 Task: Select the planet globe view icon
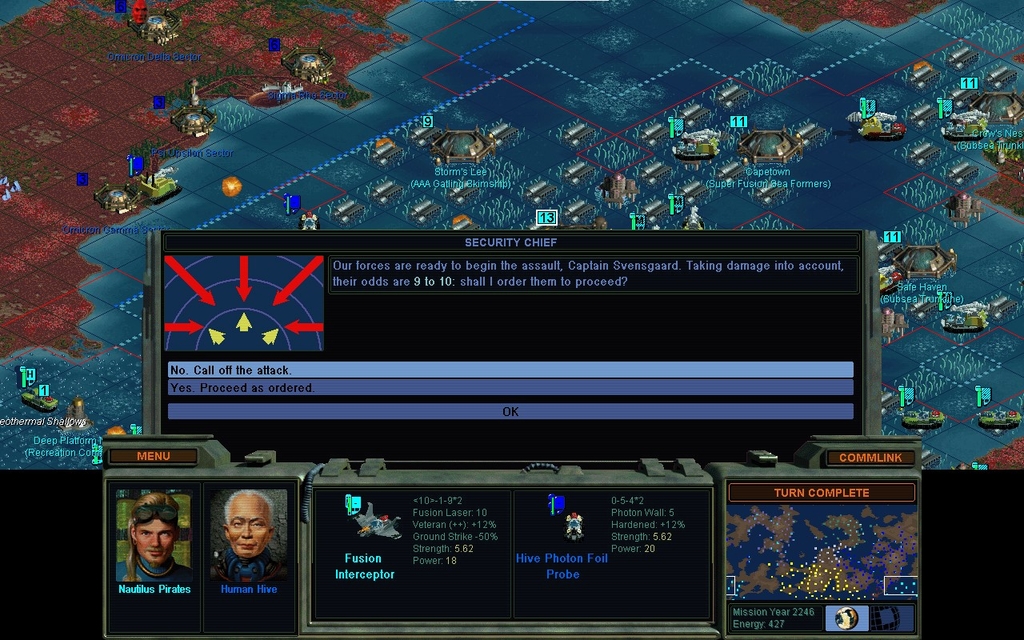[x=846, y=618]
